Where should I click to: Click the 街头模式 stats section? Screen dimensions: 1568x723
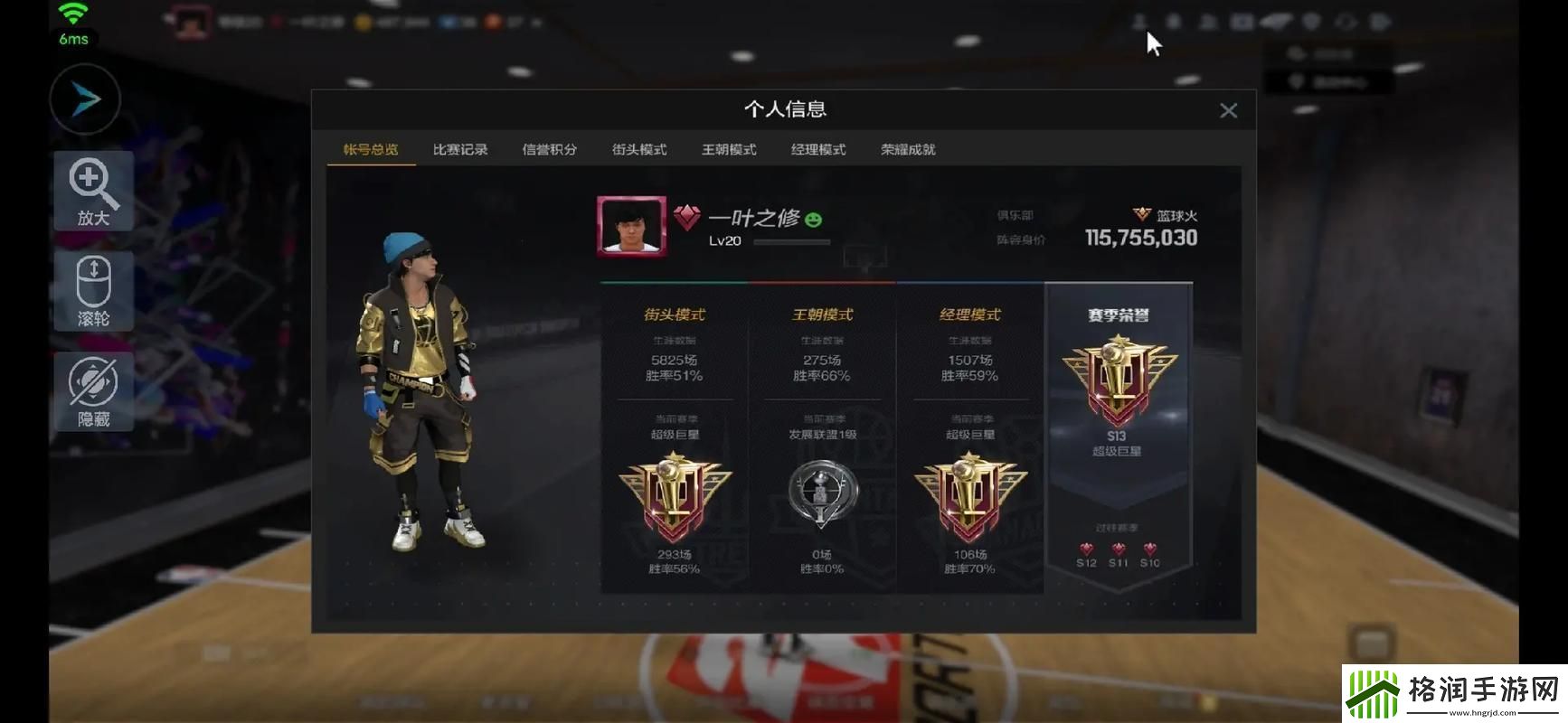tap(674, 315)
